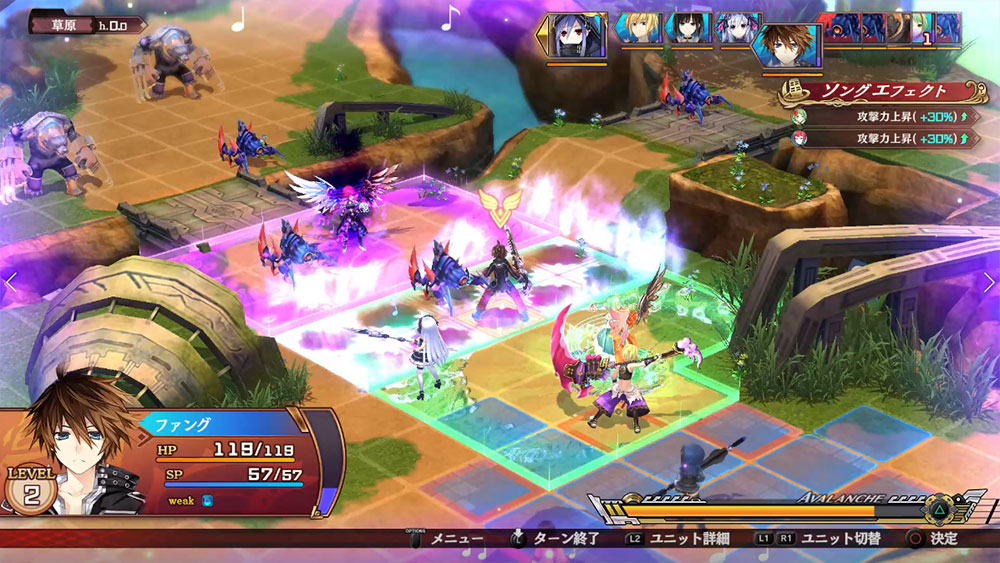Show the next image with the right arrow
The image size is (1000, 563).
[989, 283]
